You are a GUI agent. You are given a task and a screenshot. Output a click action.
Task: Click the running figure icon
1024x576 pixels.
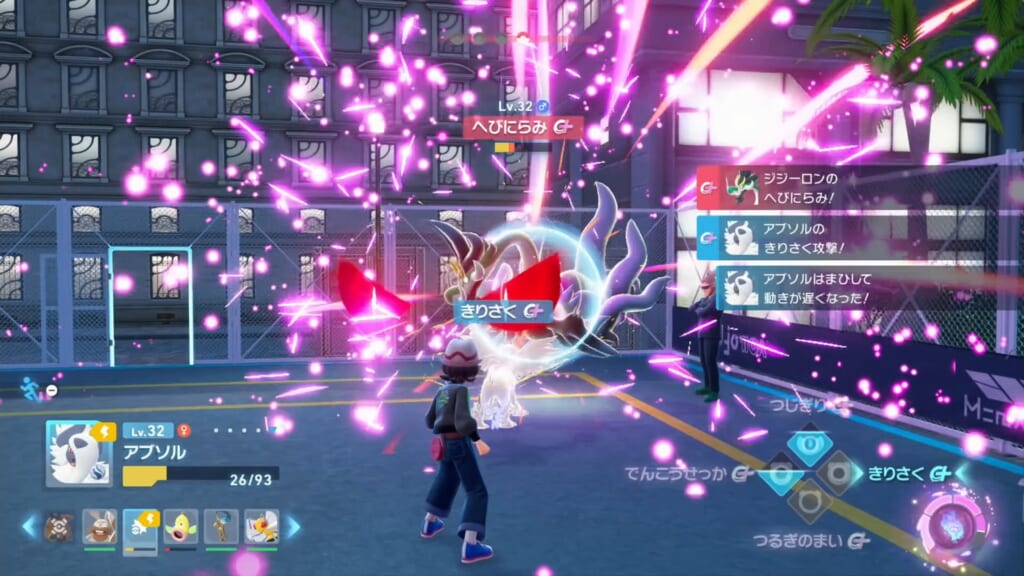32,390
